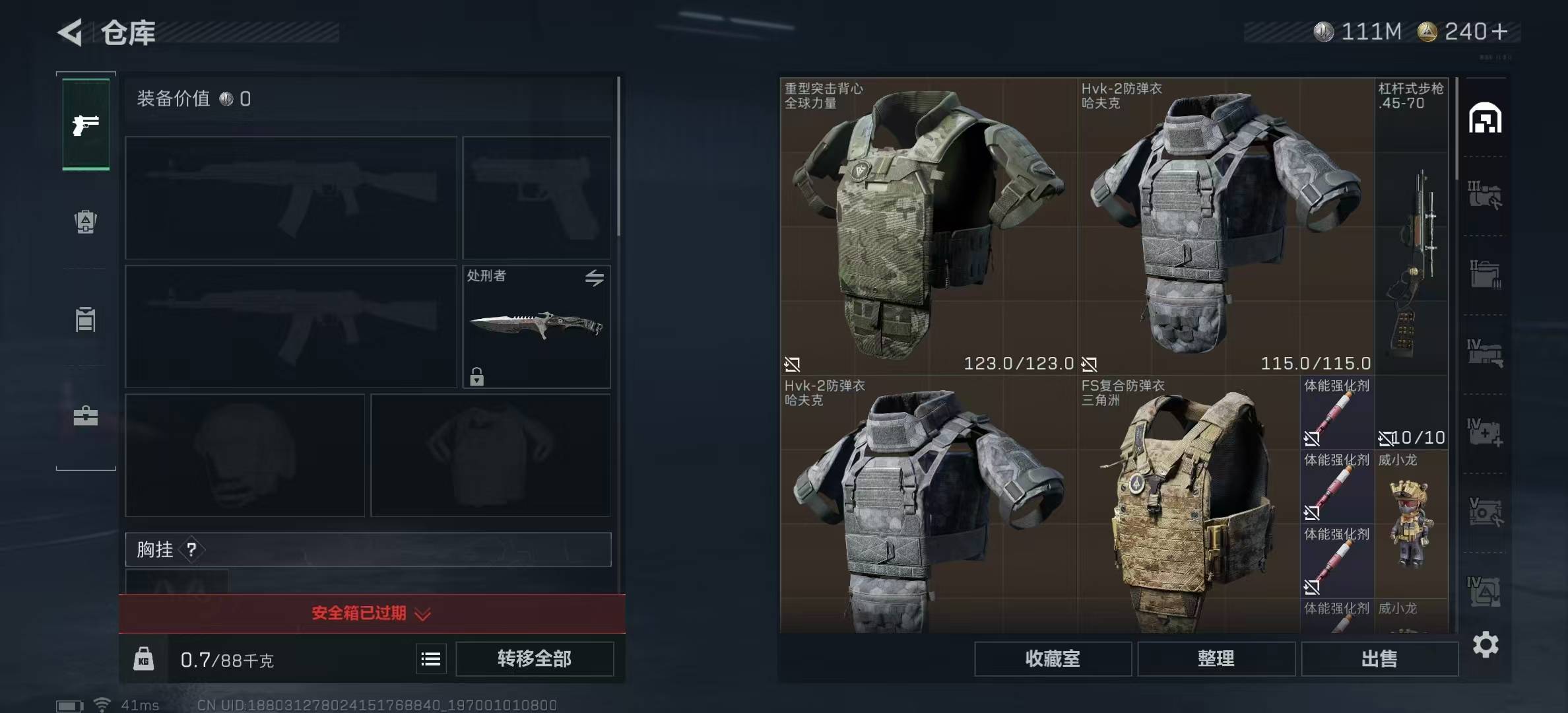This screenshot has width=1568, height=713.
Task: Open the list view icon beside weight
Action: (x=431, y=659)
